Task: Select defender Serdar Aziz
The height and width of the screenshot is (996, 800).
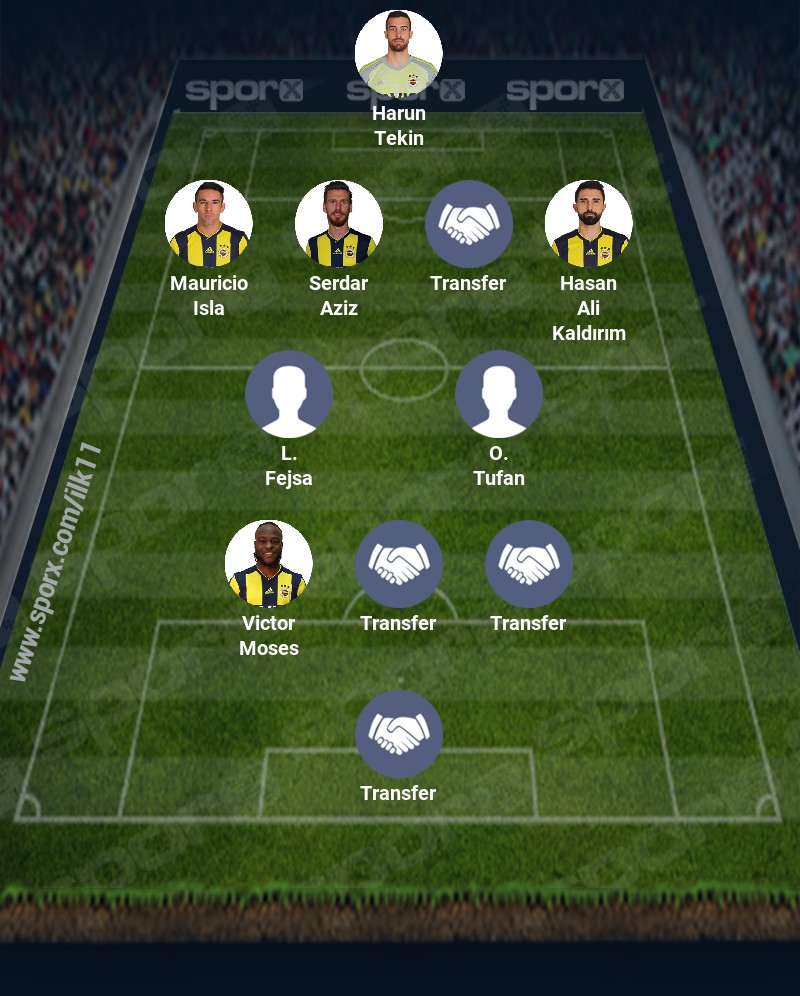Action: point(339,224)
